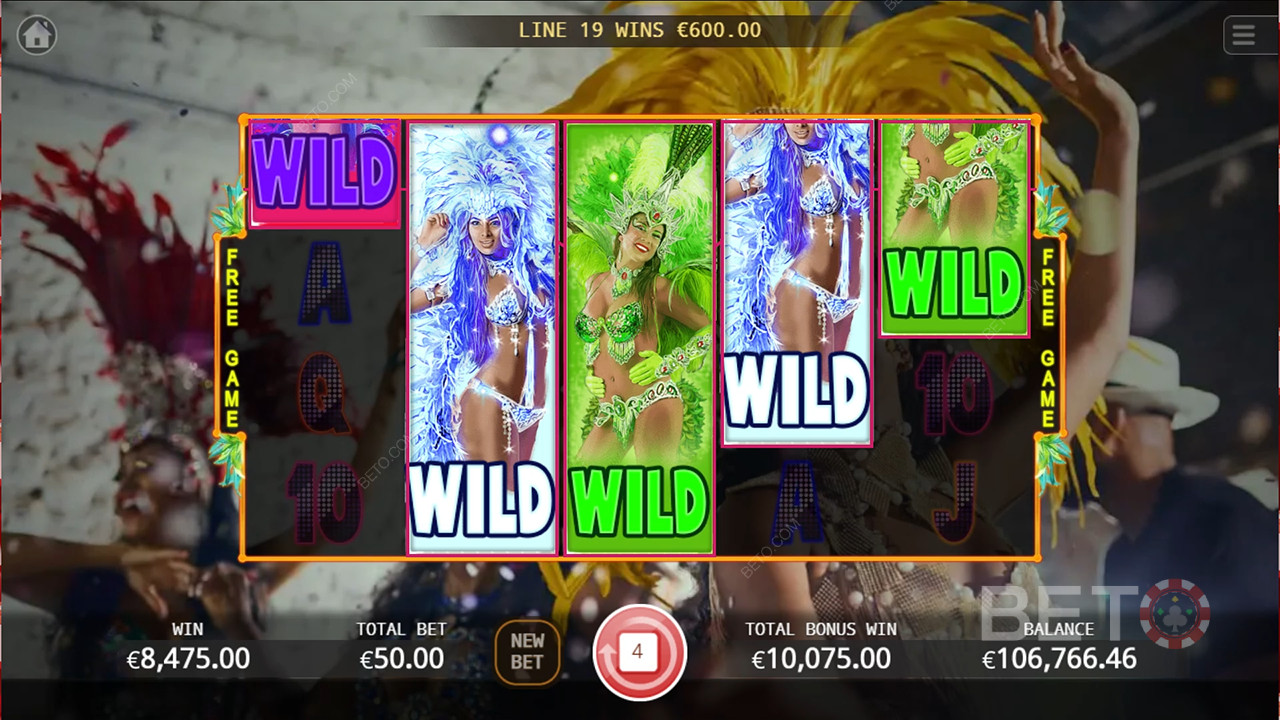Click the red spin button showing 4 remaining spins
Viewport: 1280px width, 720px height.
pyautogui.click(x=640, y=651)
